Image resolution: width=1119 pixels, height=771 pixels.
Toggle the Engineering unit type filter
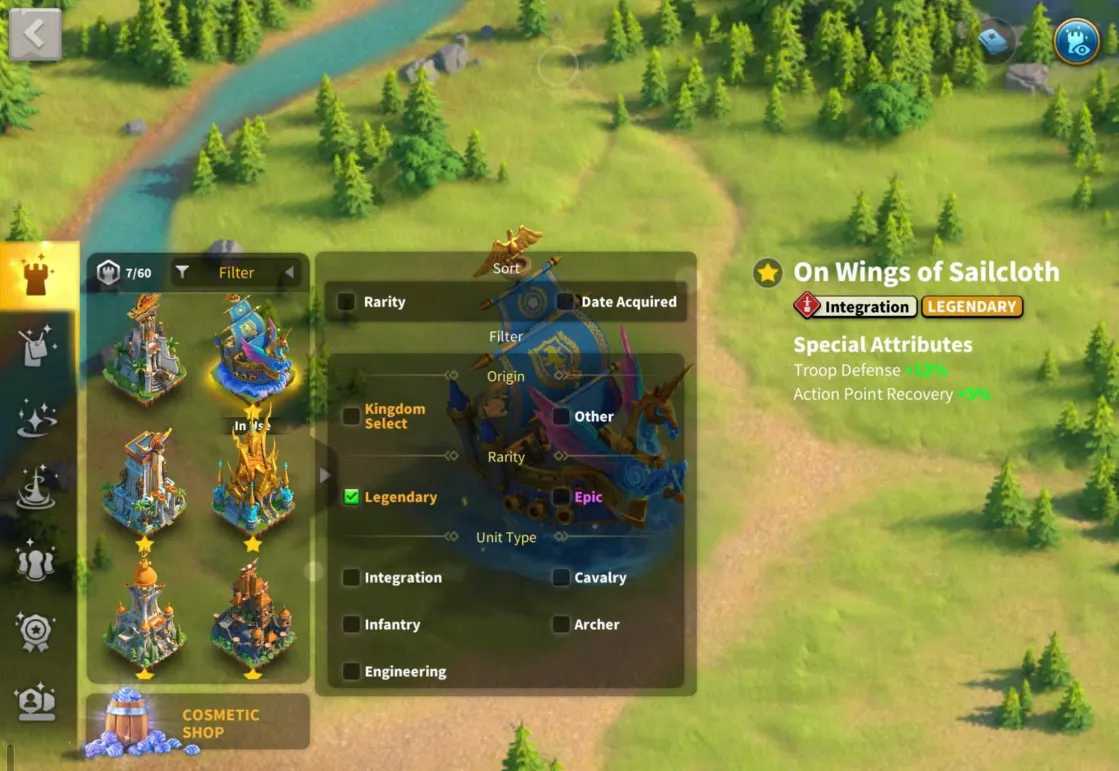351,671
